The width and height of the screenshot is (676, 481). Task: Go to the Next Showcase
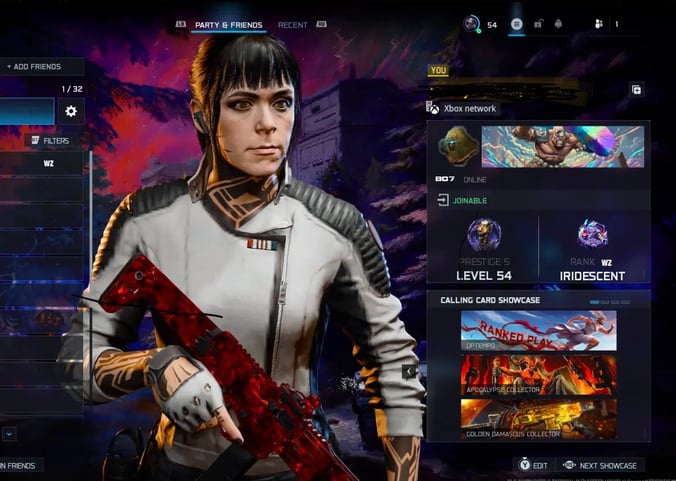(601, 465)
